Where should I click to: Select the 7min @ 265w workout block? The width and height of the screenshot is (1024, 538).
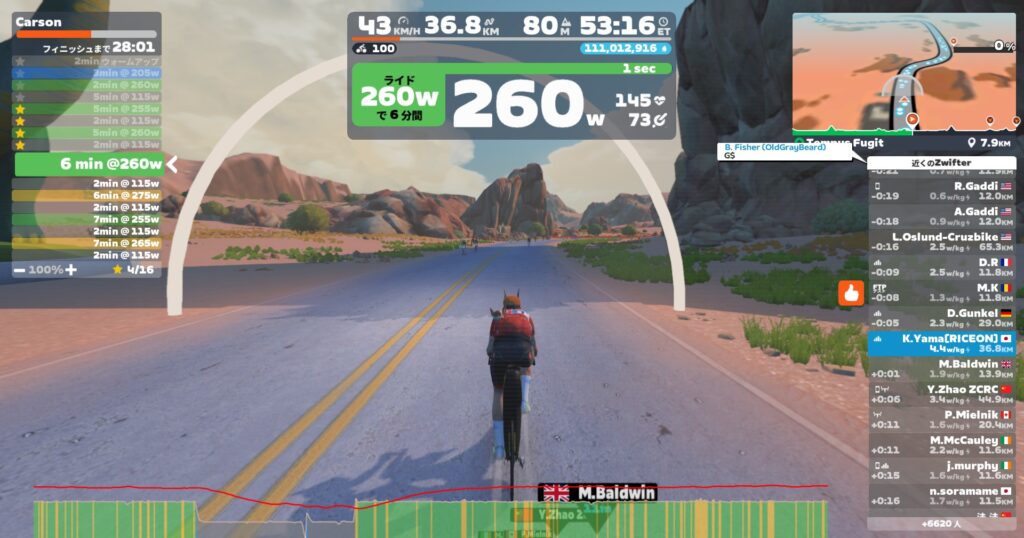coord(88,243)
